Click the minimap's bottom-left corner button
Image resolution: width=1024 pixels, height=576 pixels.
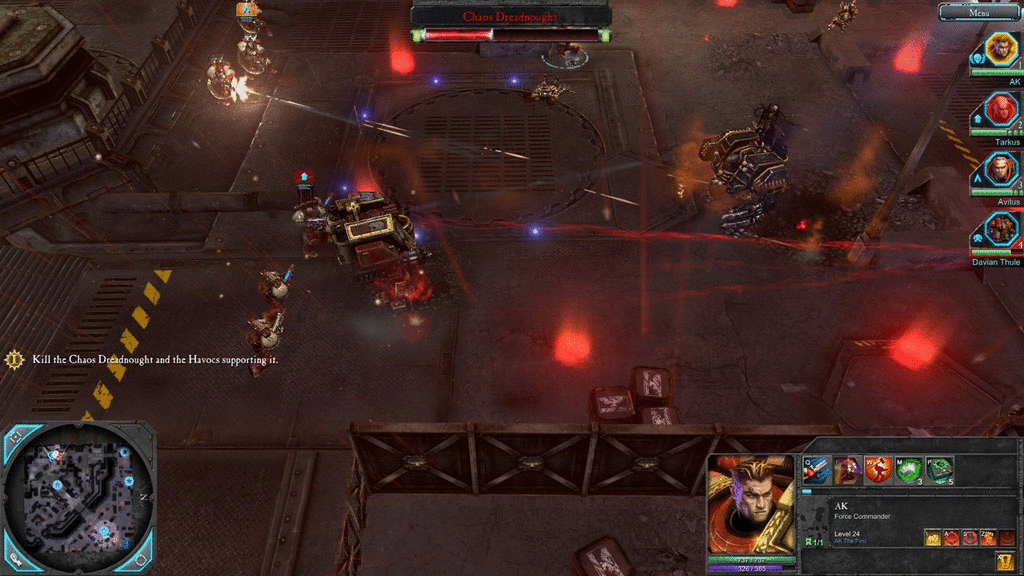[x=15, y=559]
